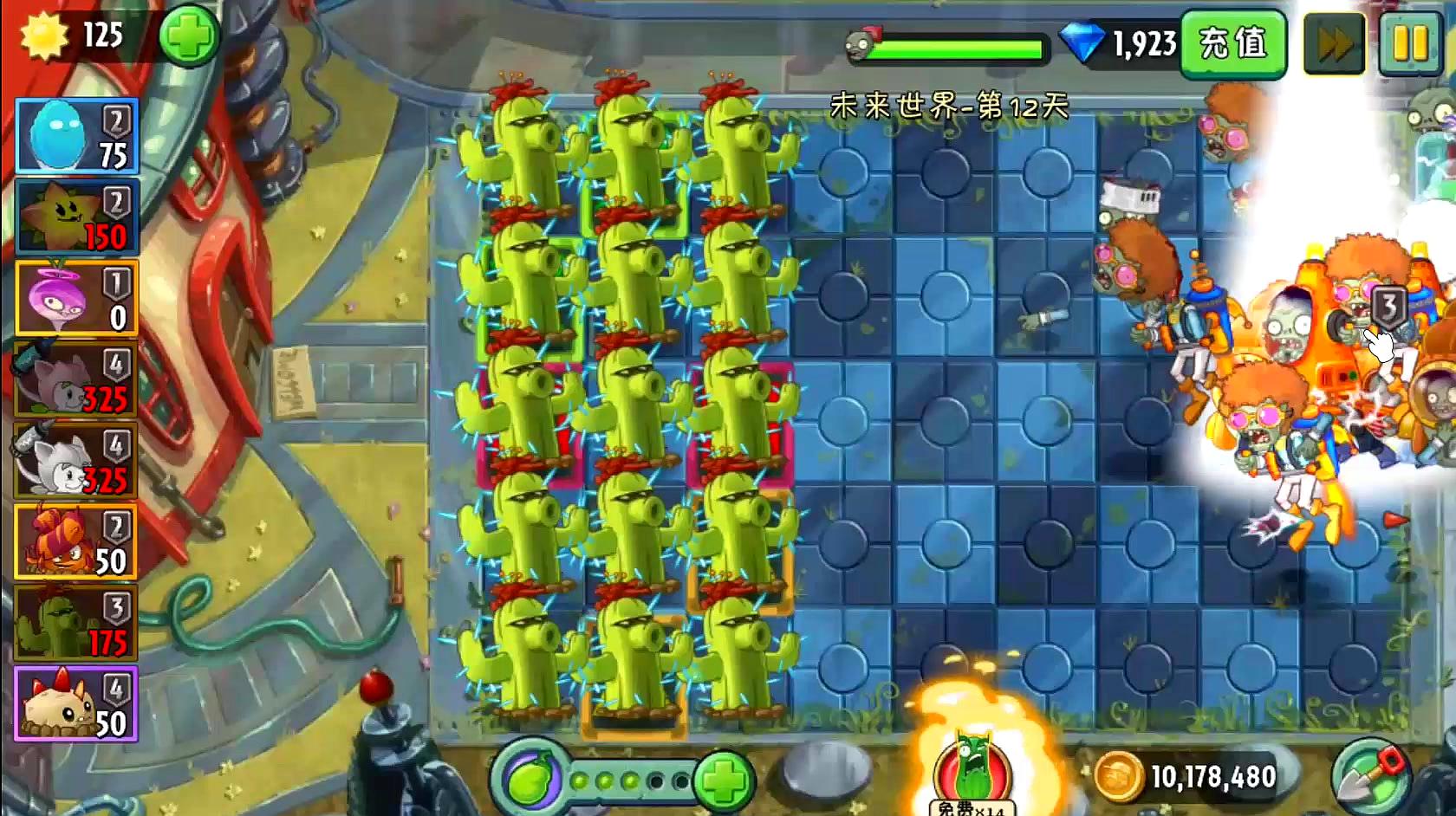Pick the cactus seed packet costing 175
1456x816 pixels.
76,625
